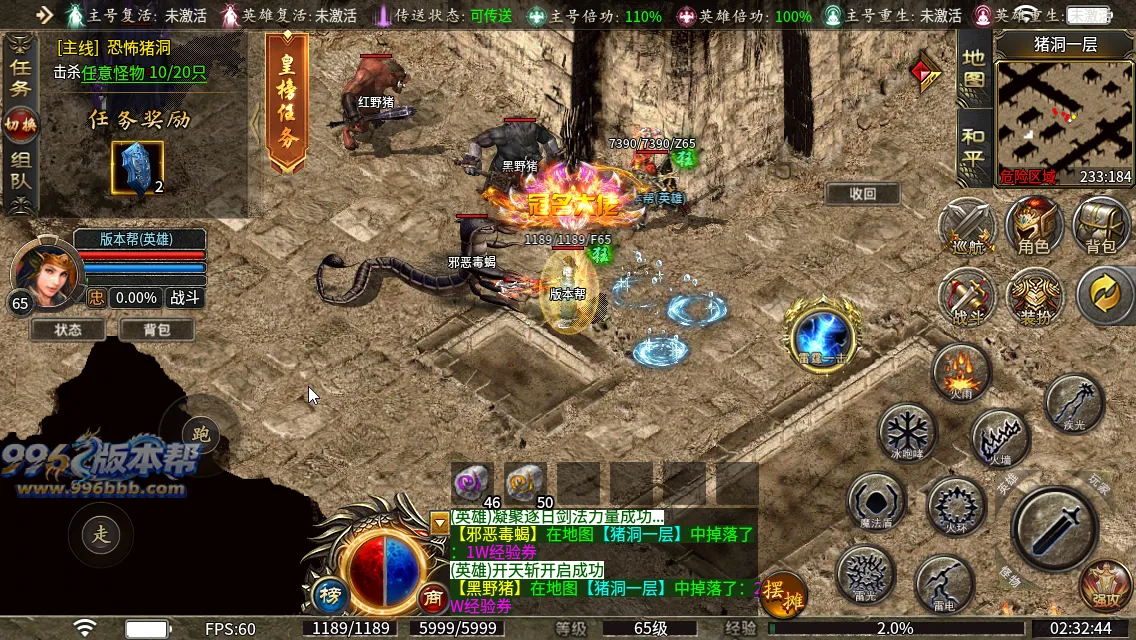The width and height of the screenshot is (1136, 640).
Task: Open the 榜 ranking button
Action: tap(329, 595)
